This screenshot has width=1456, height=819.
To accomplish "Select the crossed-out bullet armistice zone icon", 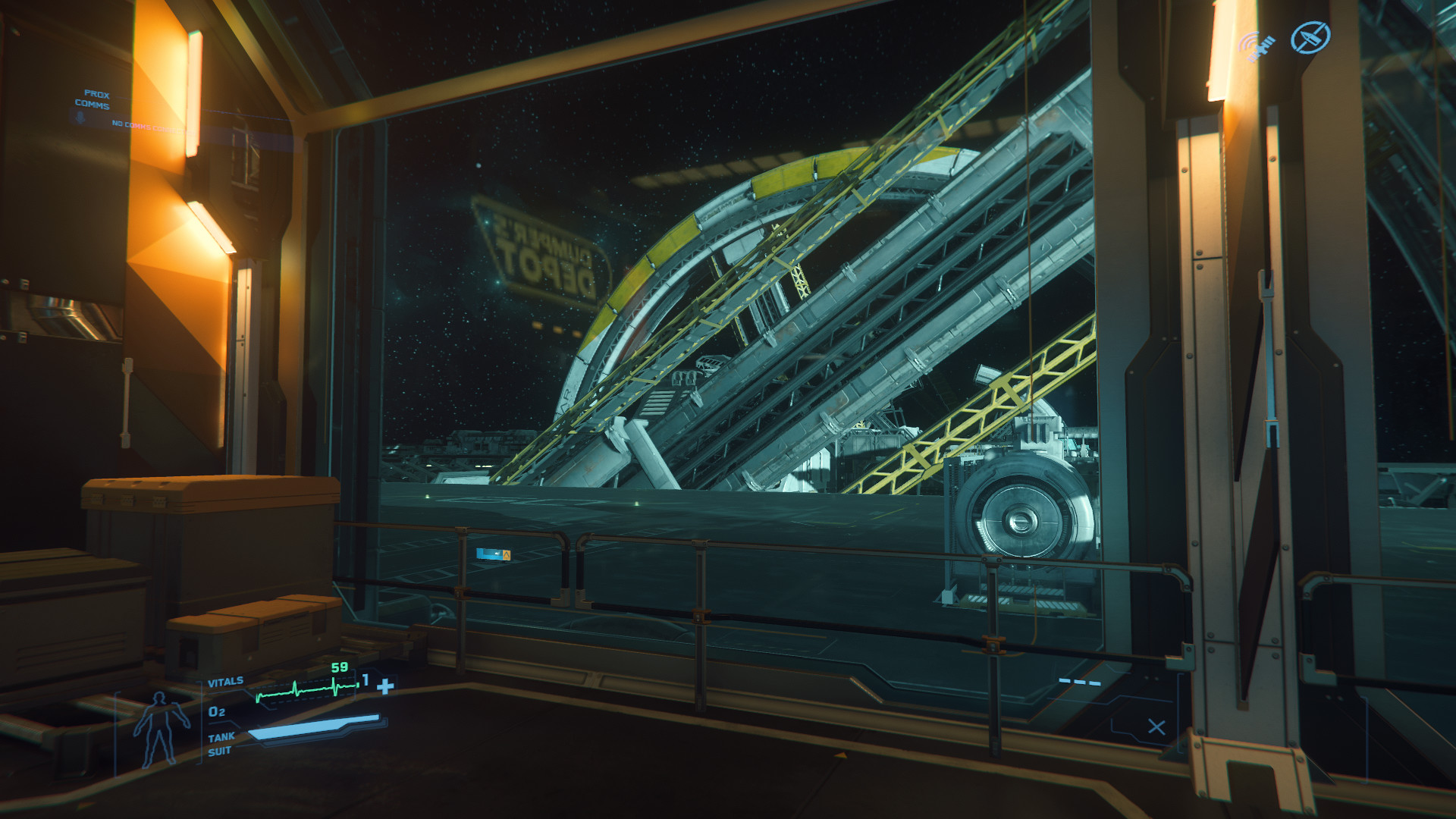I will coord(1310,37).
